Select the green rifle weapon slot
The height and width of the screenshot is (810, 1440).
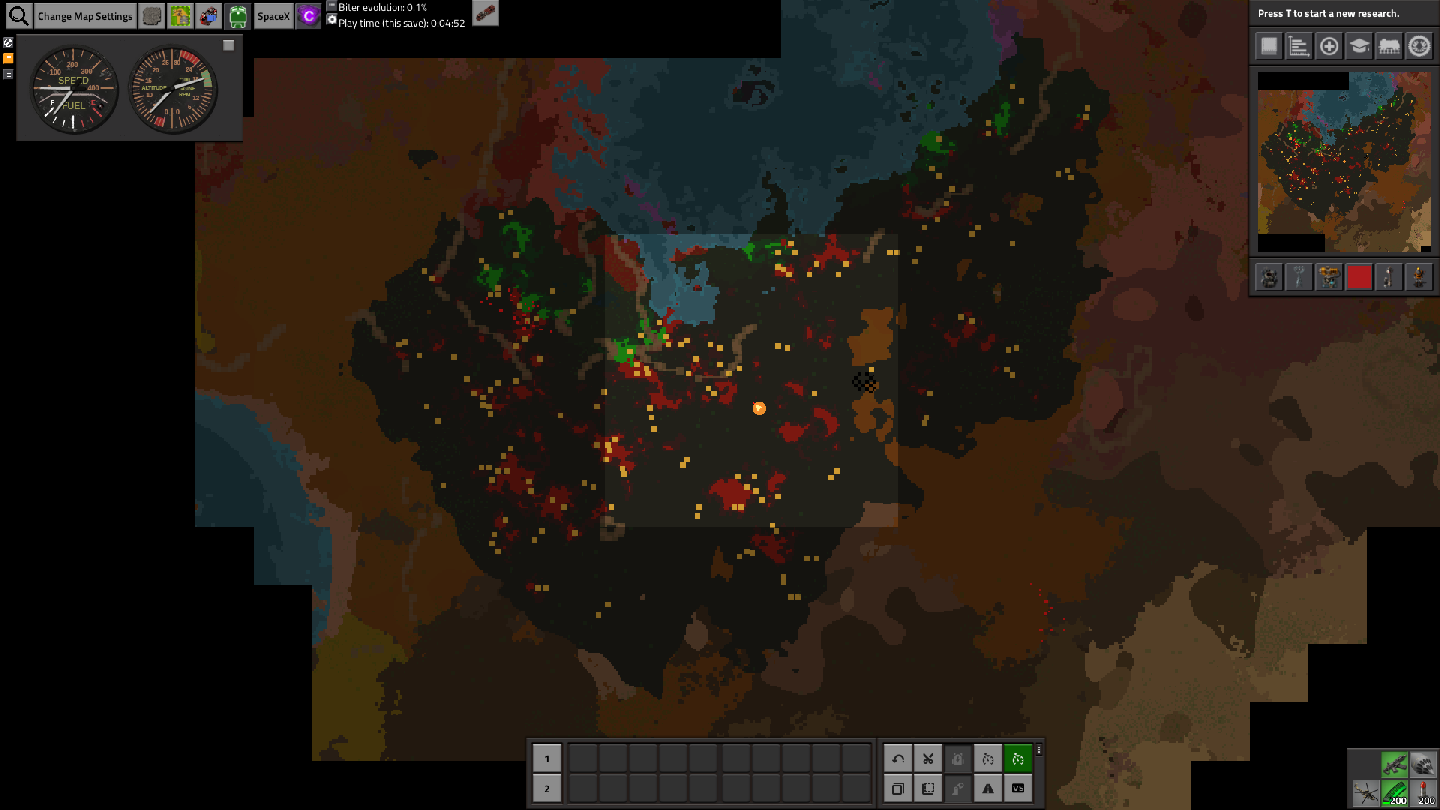[x=1395, y=765]
